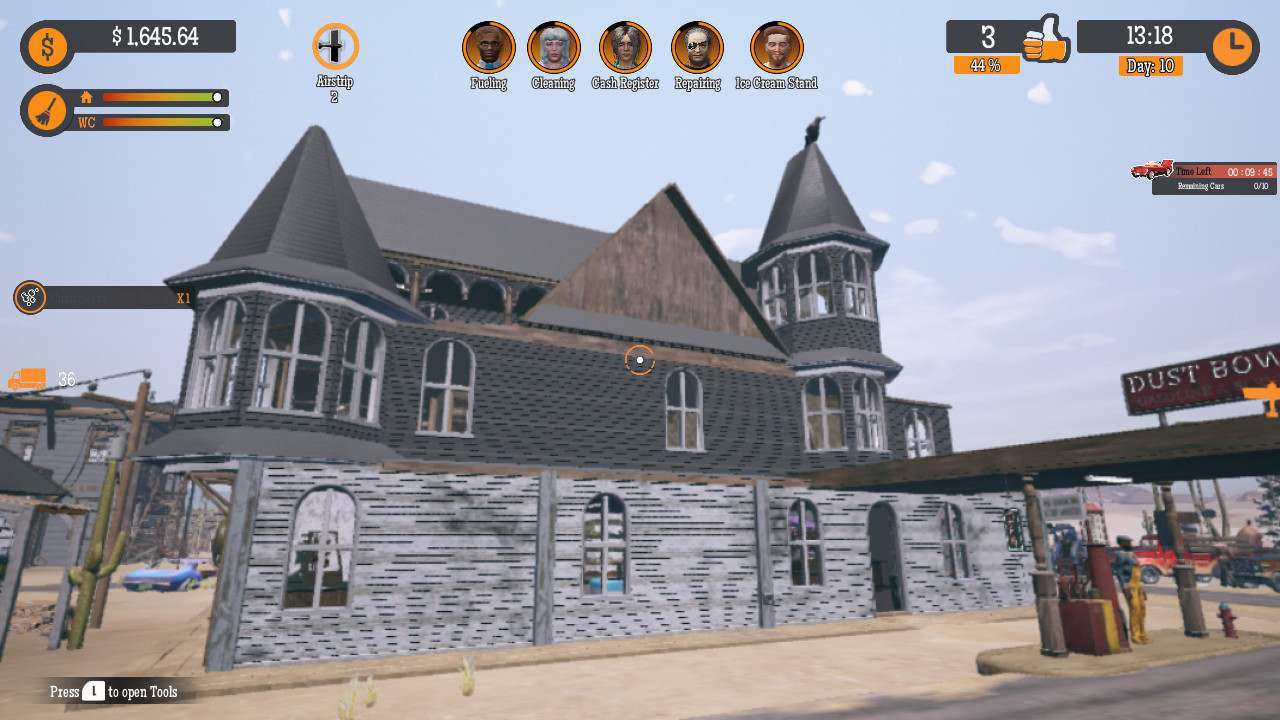This screenshot has height=720, width=1280.
Task: Click the house icon on the cleanliness bar
Action: (x=88, y=99)
